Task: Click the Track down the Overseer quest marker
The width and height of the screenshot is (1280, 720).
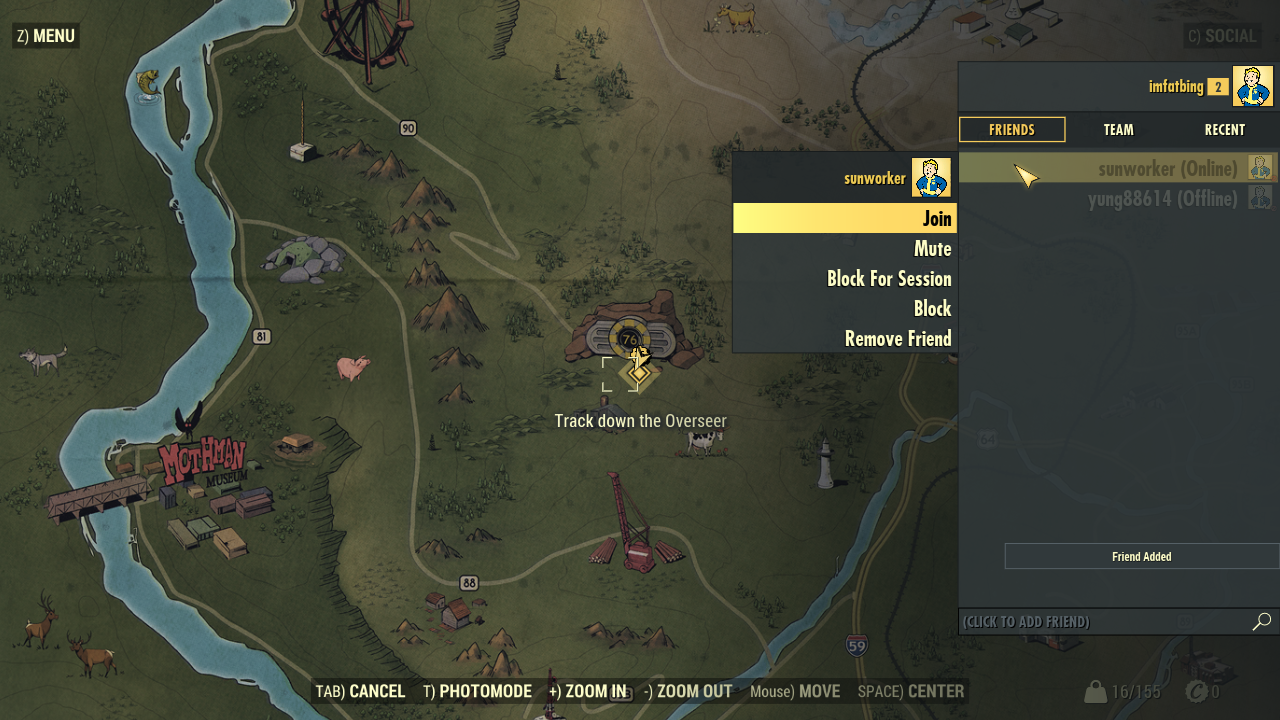Action: (639, 373)
